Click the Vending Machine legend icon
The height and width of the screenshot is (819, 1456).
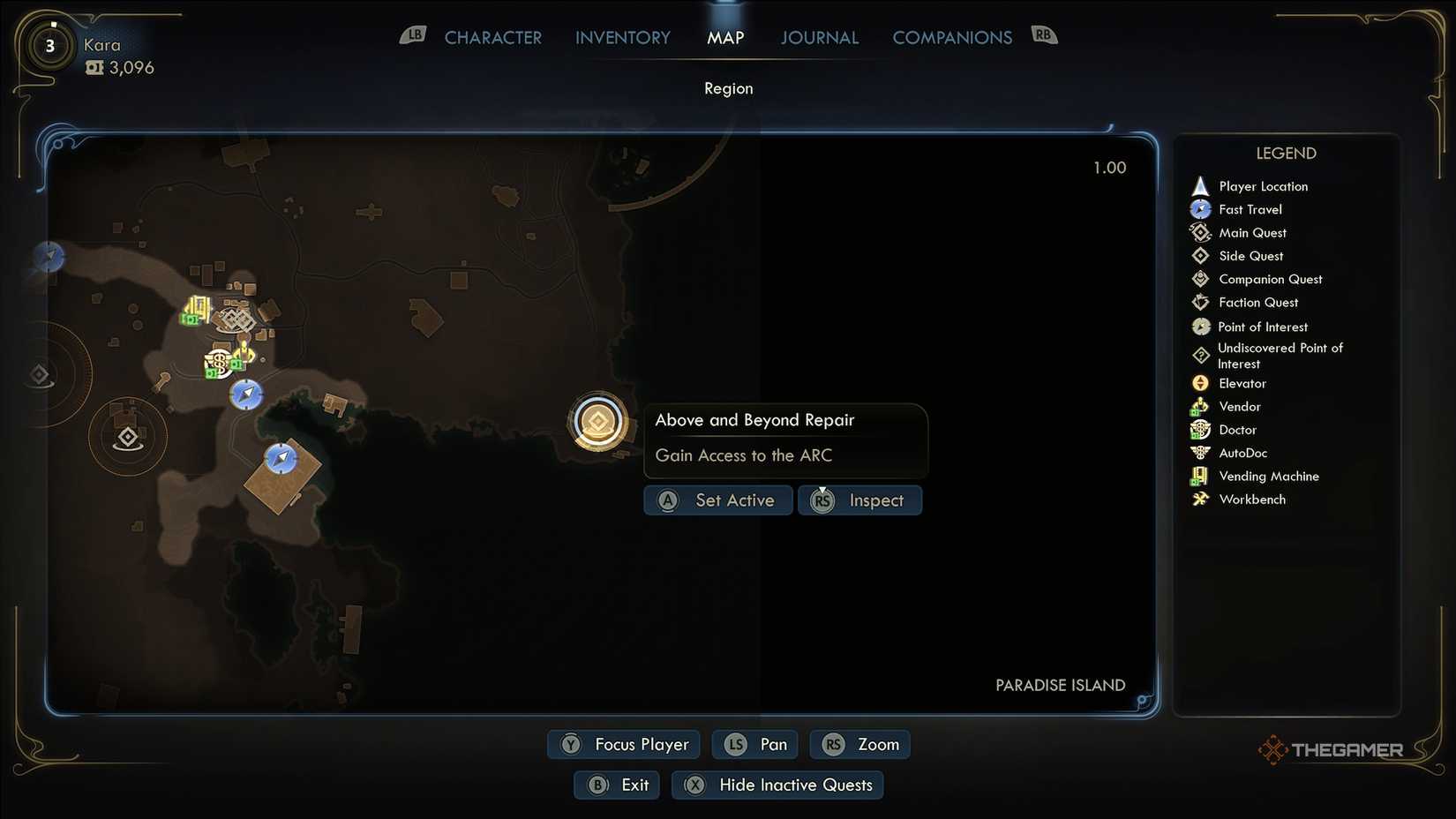[1200, 476]
